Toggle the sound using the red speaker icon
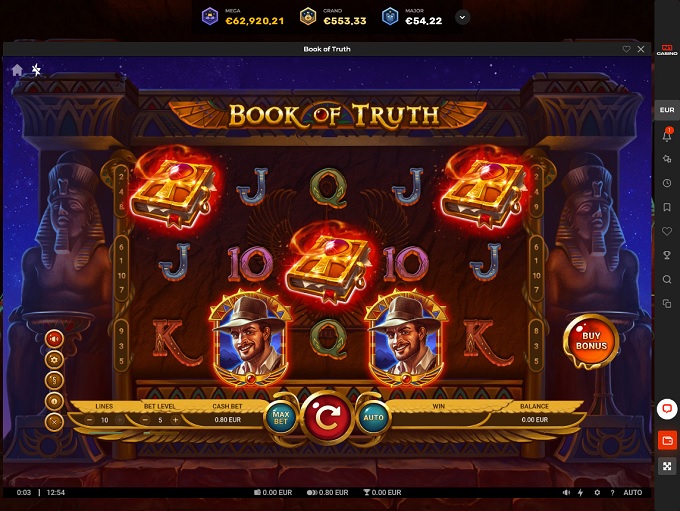This screenshot has height=511, width=680. [x=55, y=338]
